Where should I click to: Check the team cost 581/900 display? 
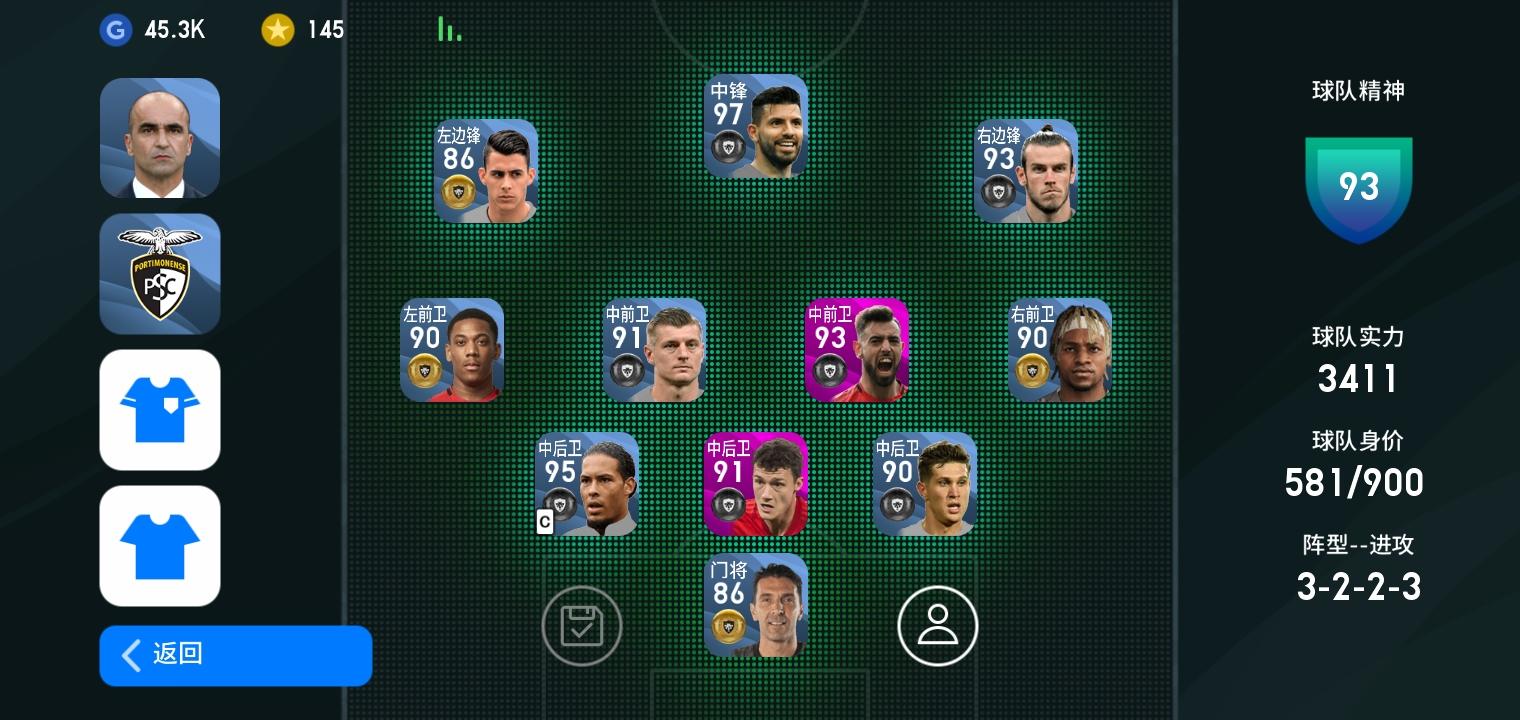1355,482
